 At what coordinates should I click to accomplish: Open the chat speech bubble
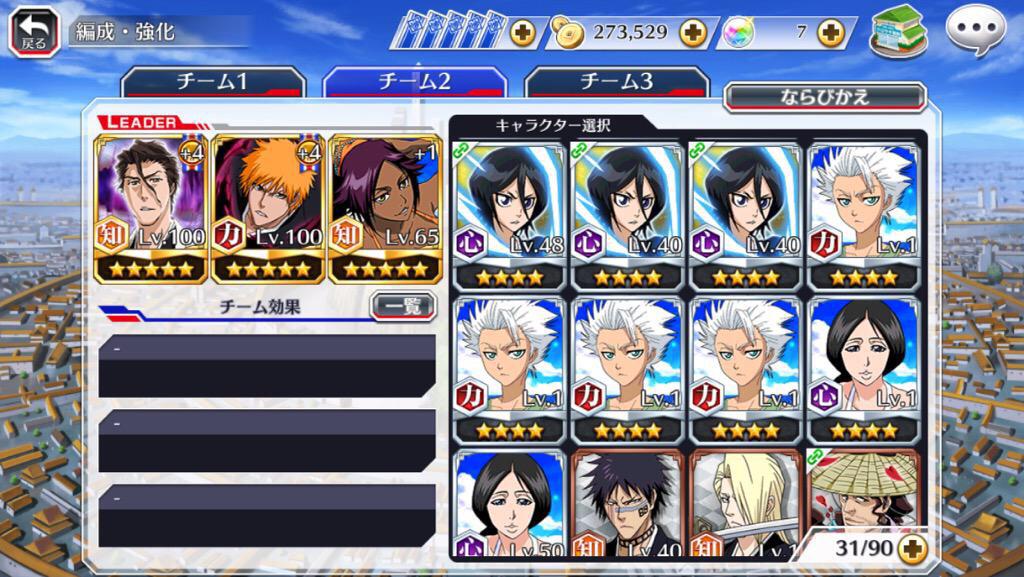(x=975, y=31)
